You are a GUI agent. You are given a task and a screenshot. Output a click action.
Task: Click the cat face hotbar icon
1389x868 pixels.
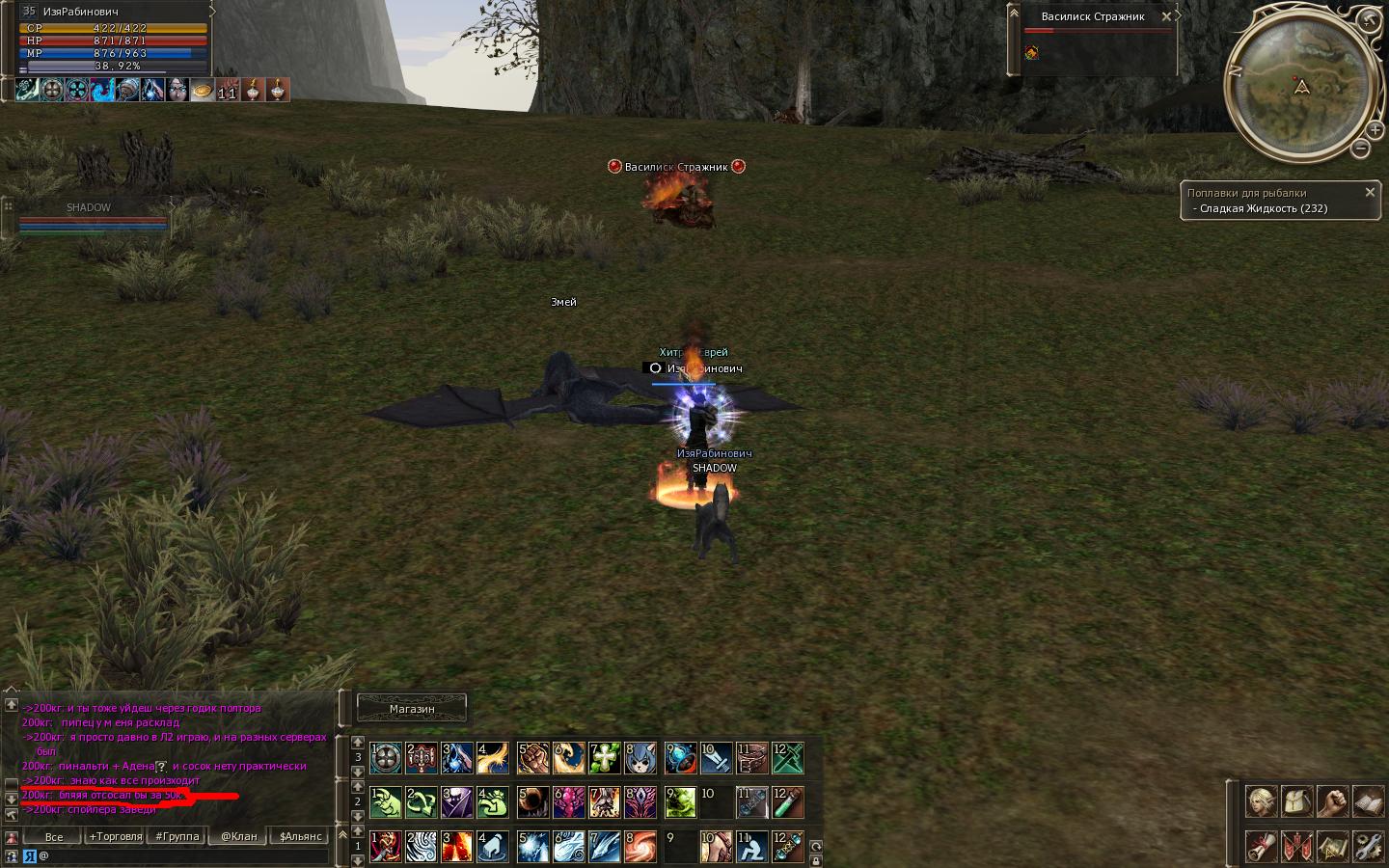pos(640,757)
